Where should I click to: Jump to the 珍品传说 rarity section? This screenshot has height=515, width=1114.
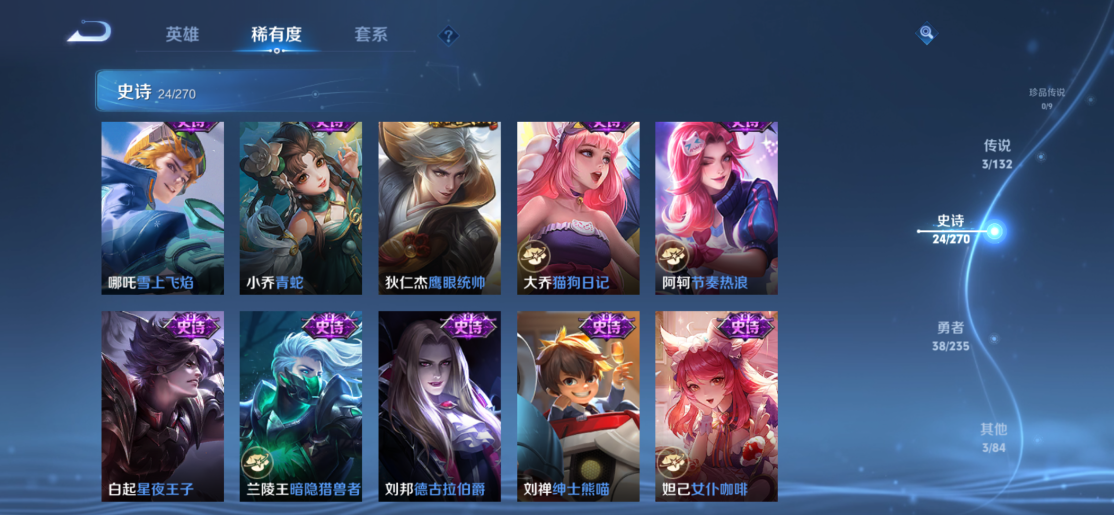1046,97
